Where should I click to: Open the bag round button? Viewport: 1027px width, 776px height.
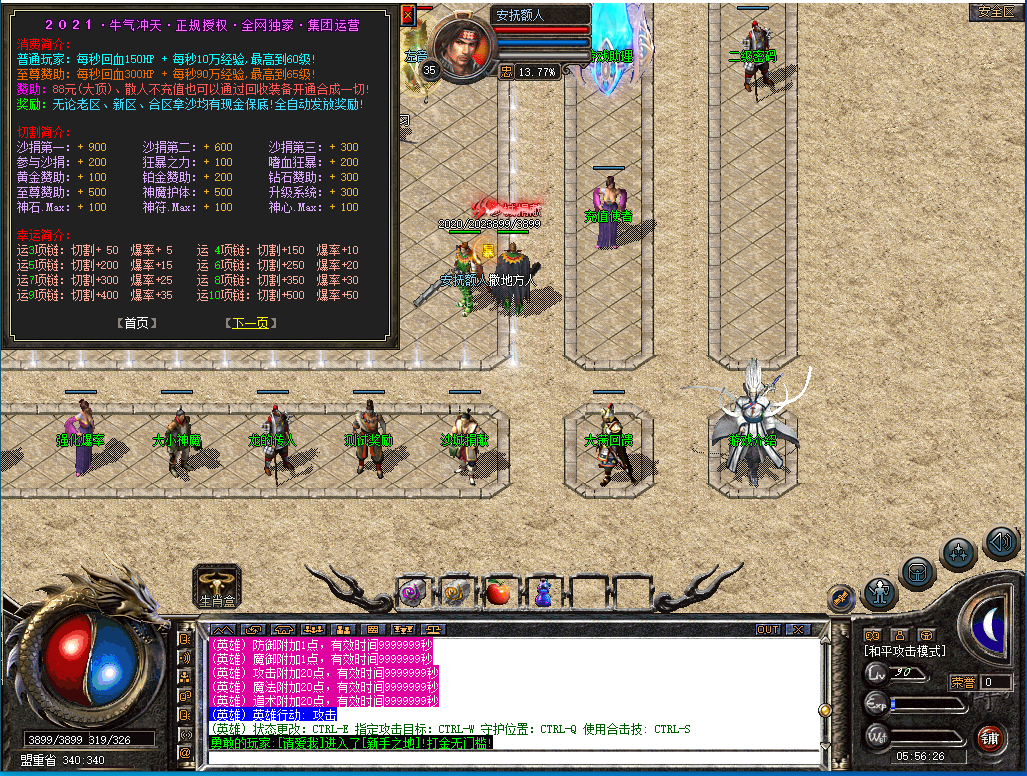(x=917, y=572)
